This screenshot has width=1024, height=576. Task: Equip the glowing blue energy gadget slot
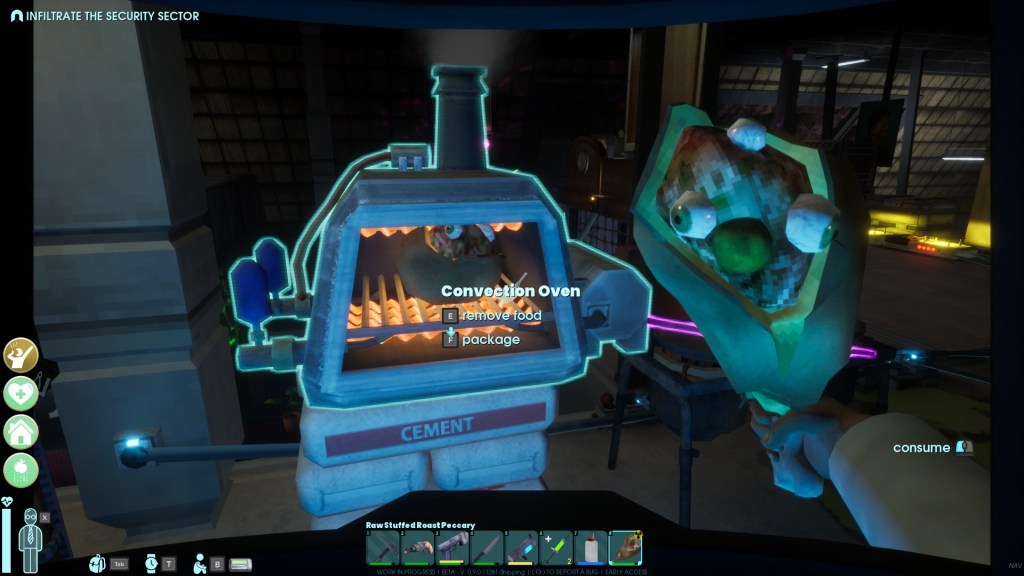pos(522,547)
